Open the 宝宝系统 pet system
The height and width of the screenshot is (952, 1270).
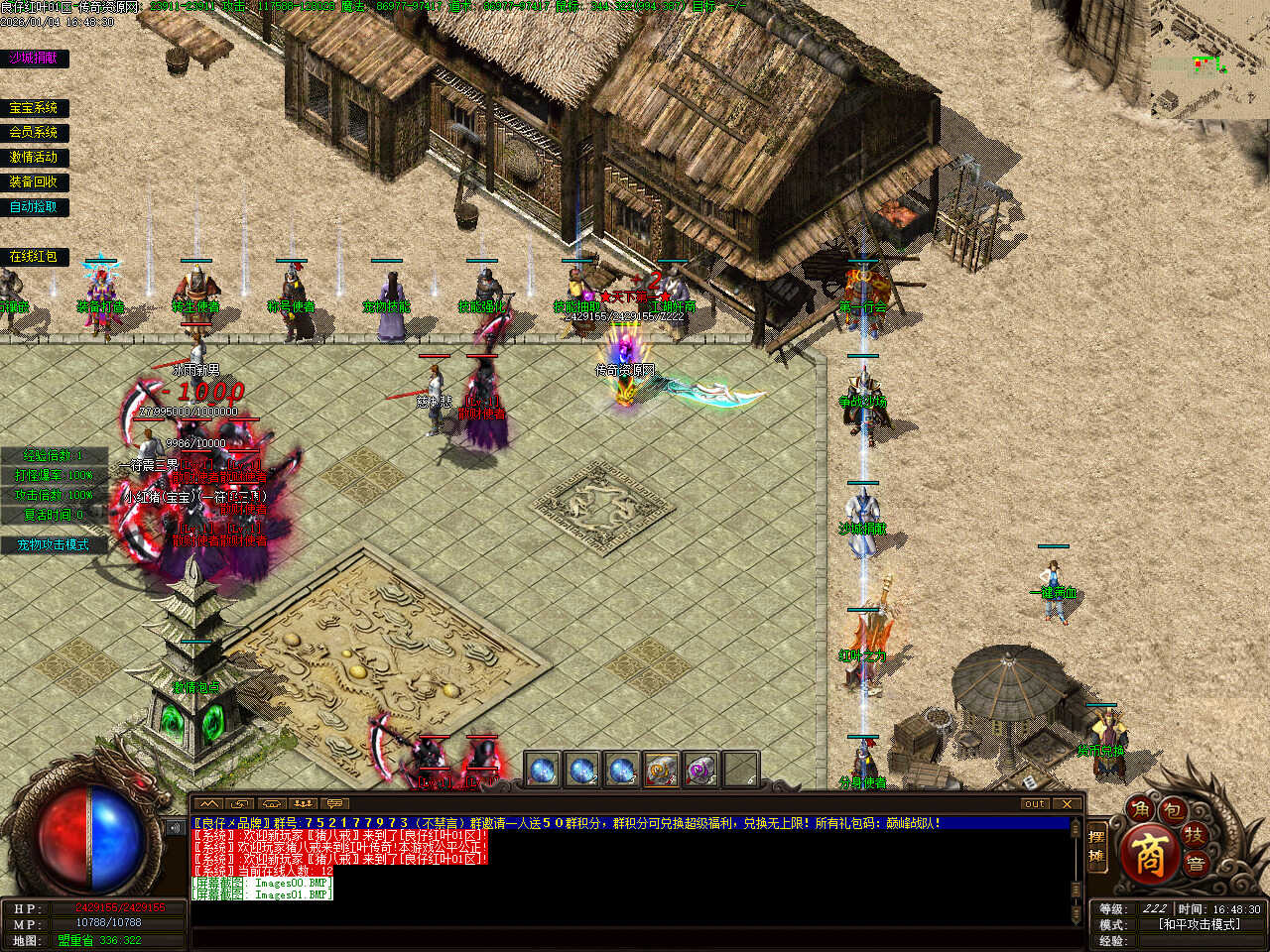[34, 108]
